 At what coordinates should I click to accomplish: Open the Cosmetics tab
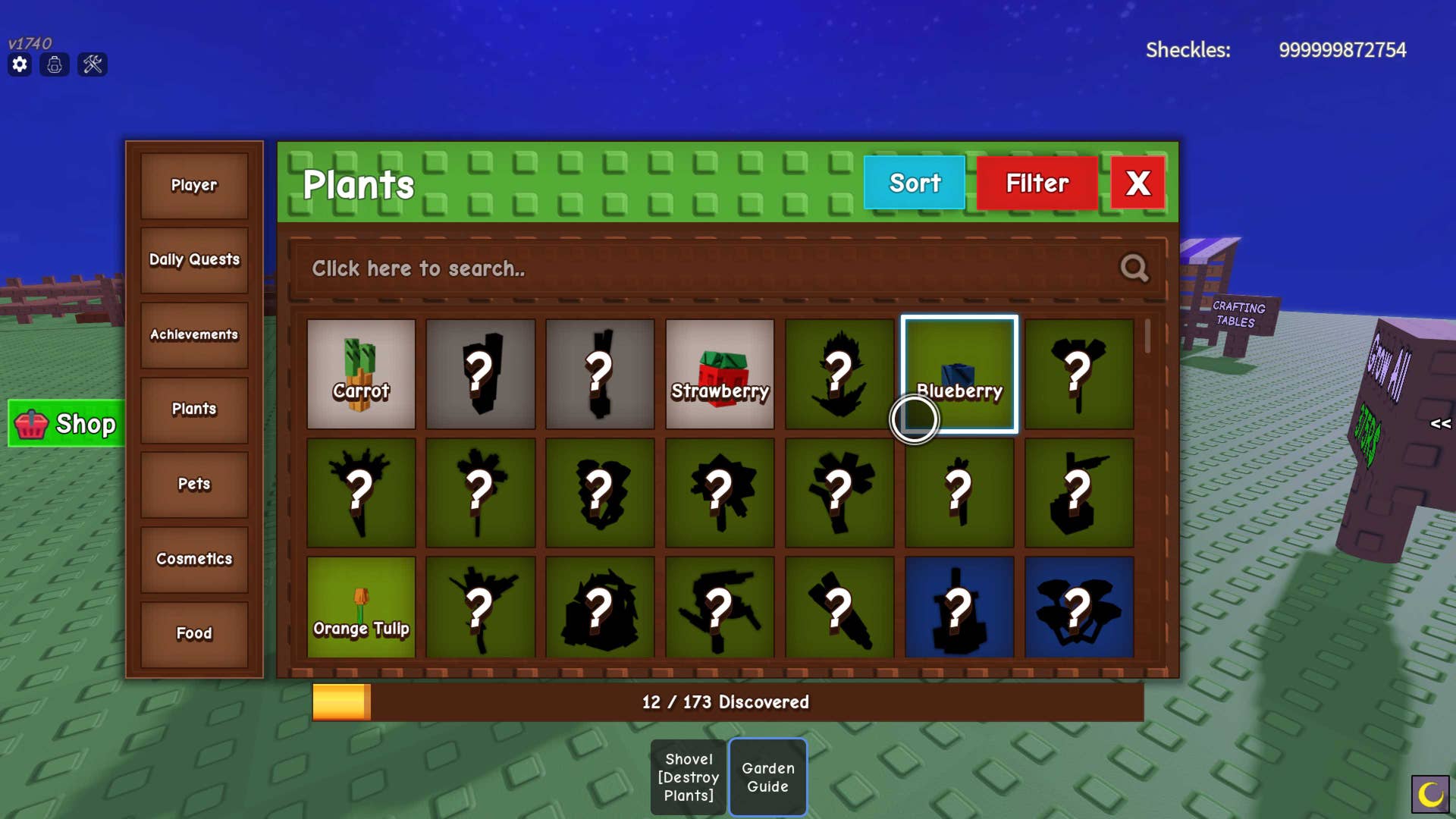[x=194, y=559]
